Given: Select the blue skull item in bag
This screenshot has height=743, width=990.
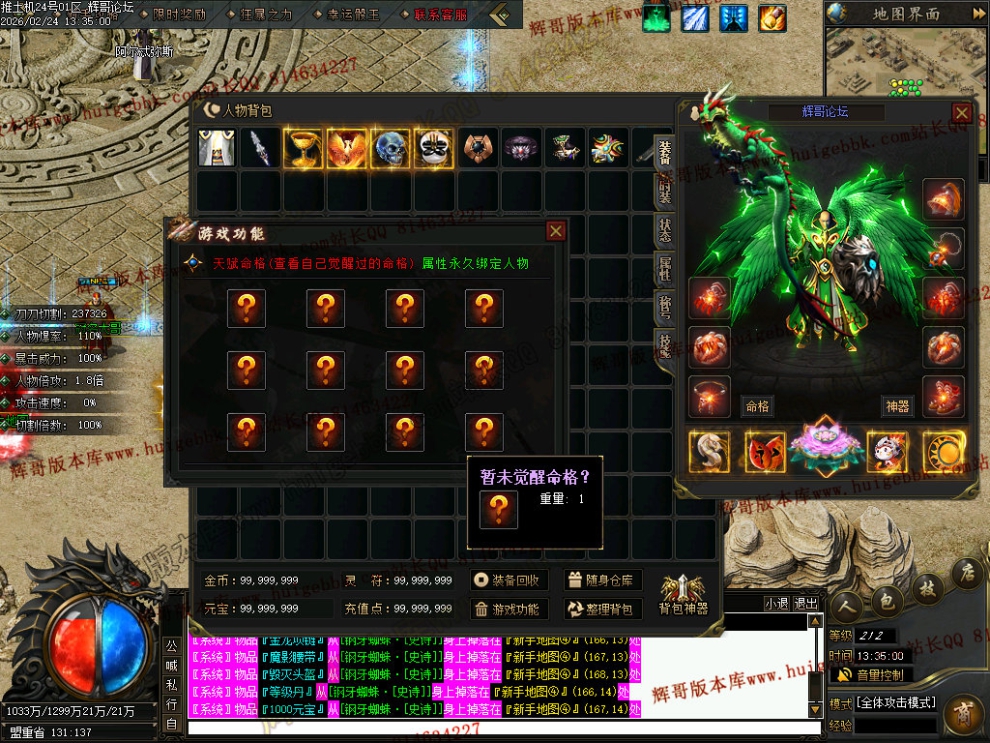Looking at the screenshot, I should pyautogui.click(x=390, y=148).
